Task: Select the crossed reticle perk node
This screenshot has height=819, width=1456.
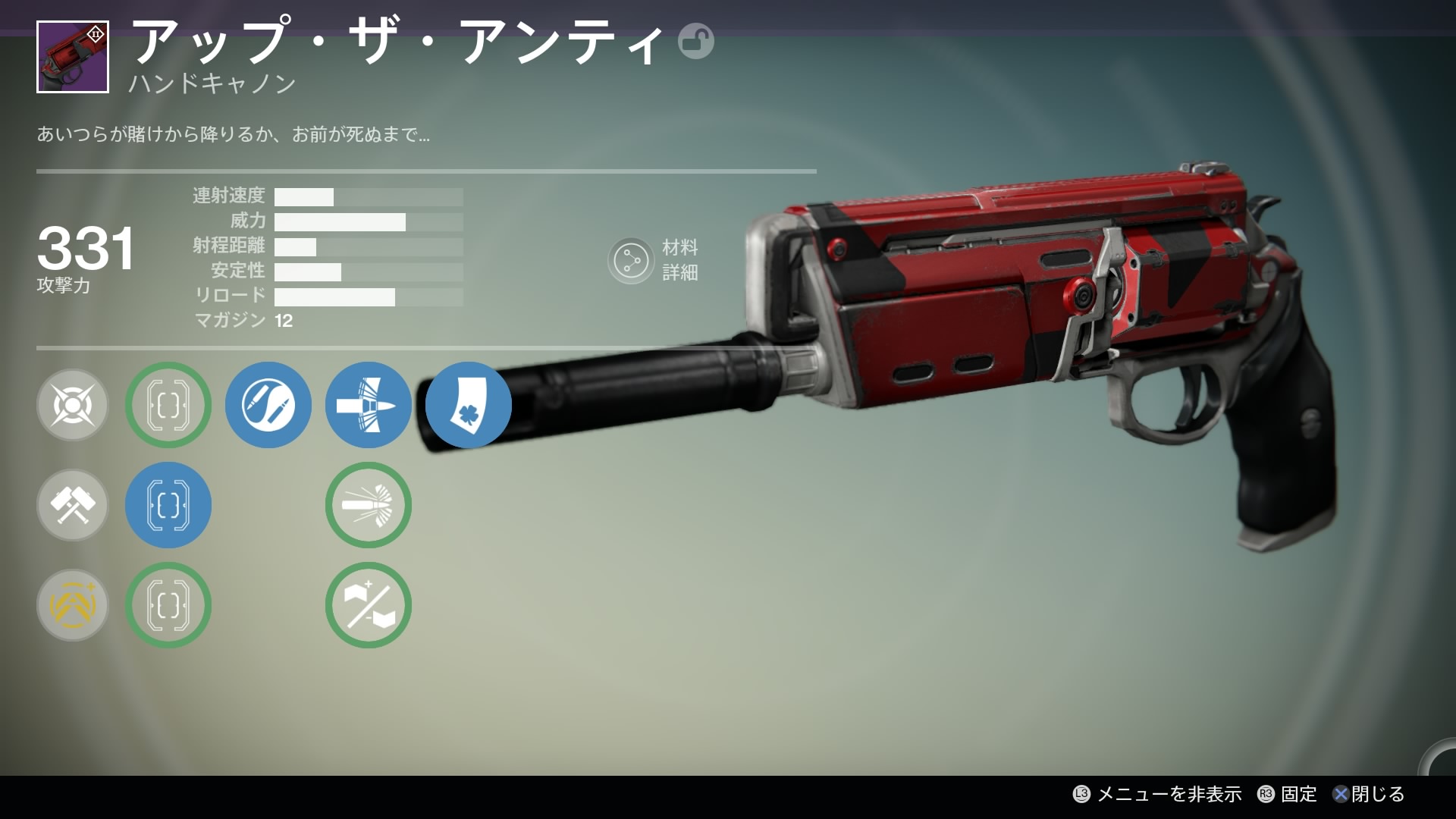Action: [x=73, y=405]
